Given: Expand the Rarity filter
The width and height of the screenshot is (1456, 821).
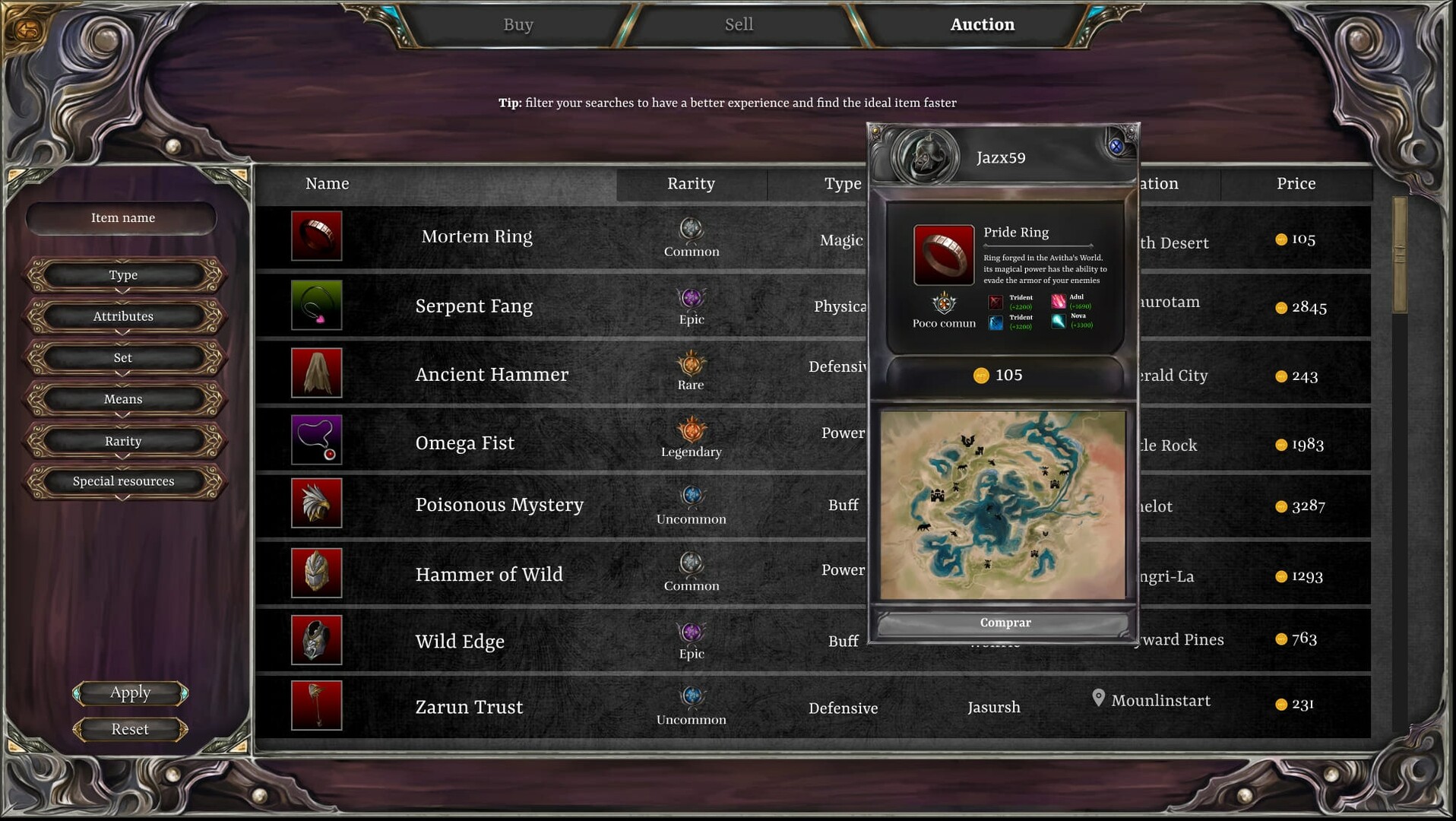Looking at the screenshot, I should point(122,441).
